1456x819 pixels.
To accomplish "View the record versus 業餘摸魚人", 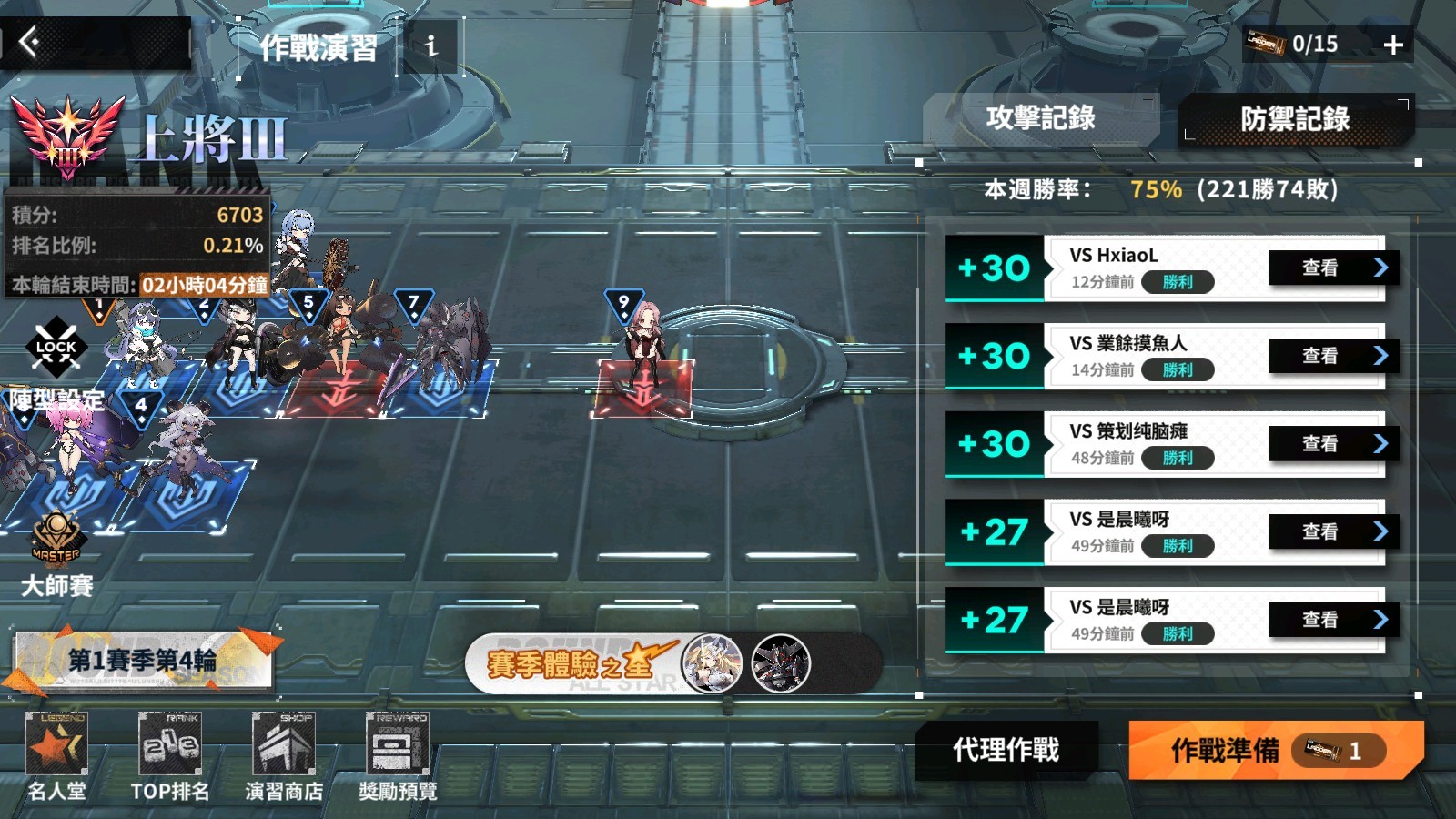I will pyautogui.click(x=1329, y=356).
